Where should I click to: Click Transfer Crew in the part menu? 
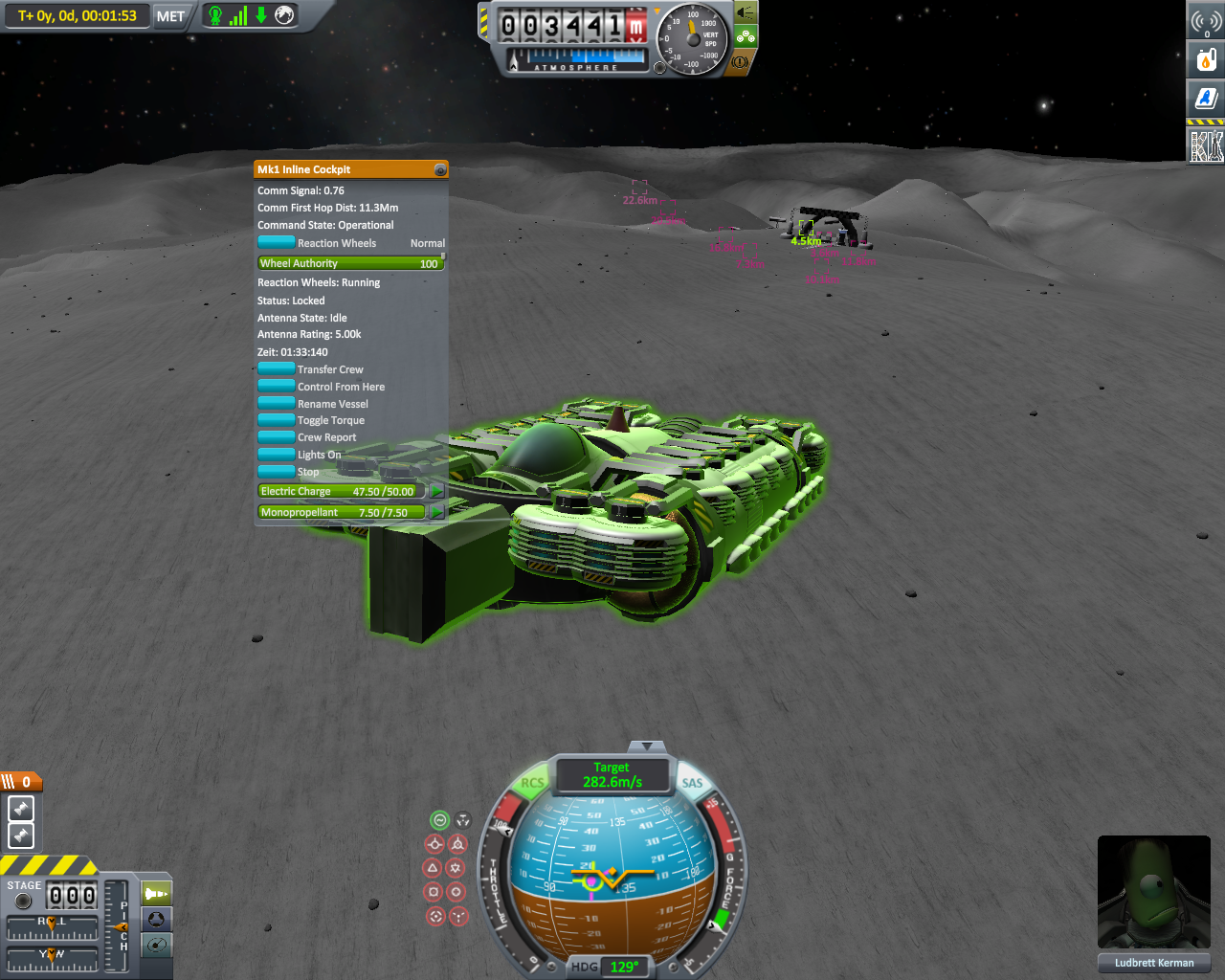pos(277,369)
